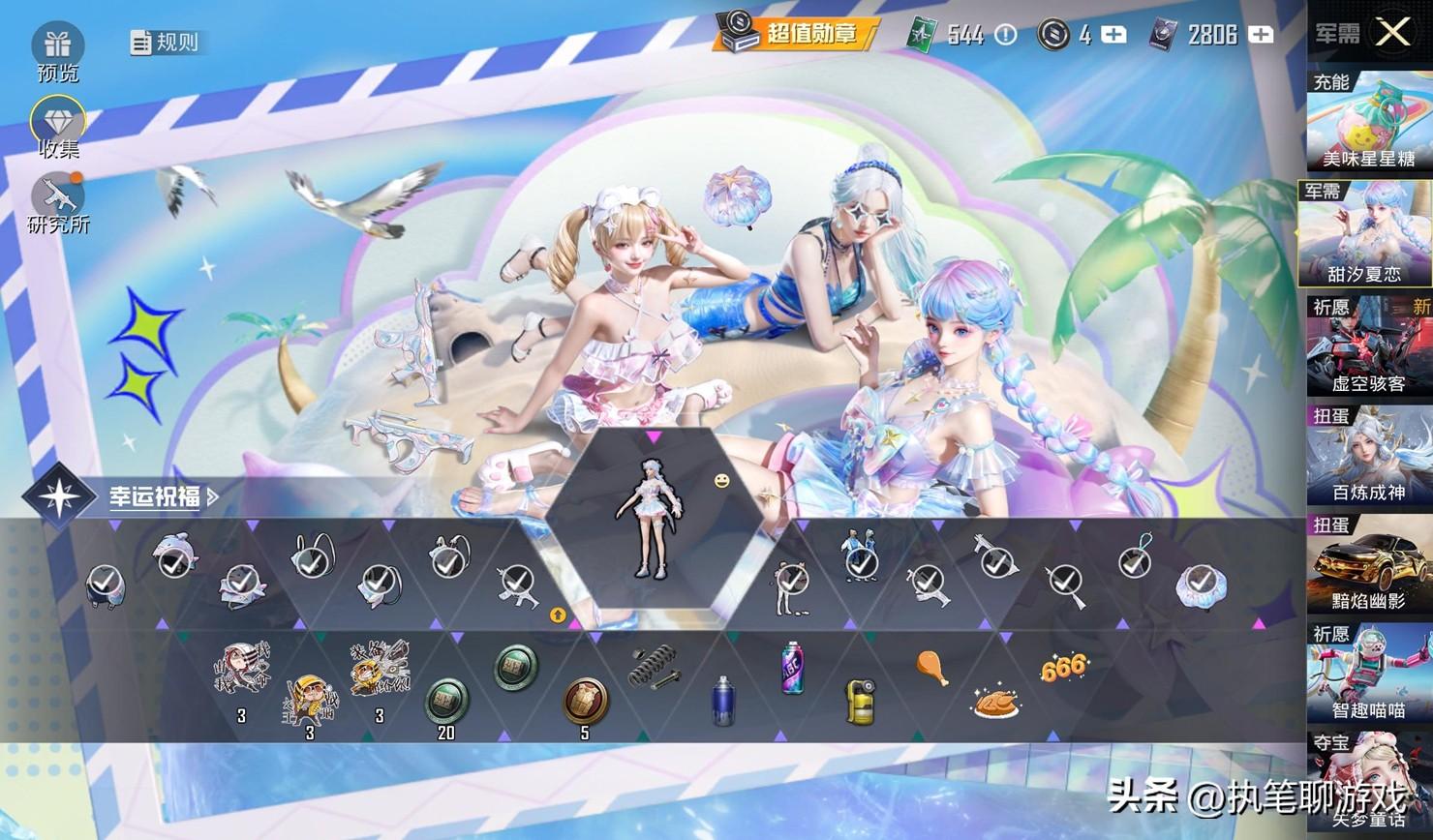The width and height of the screenshot is (1433, 840).
Task: Add more purple ticket currency with plus
Action: 1261,35
